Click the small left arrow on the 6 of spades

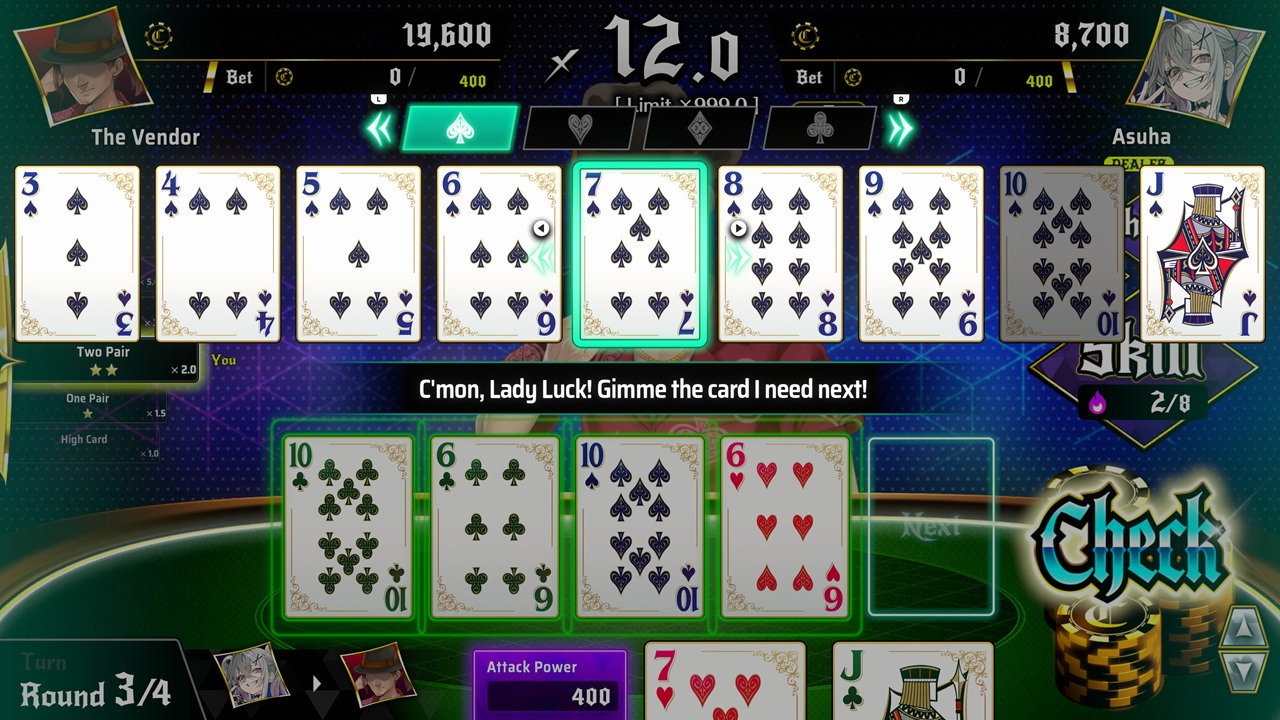point(541,228)
